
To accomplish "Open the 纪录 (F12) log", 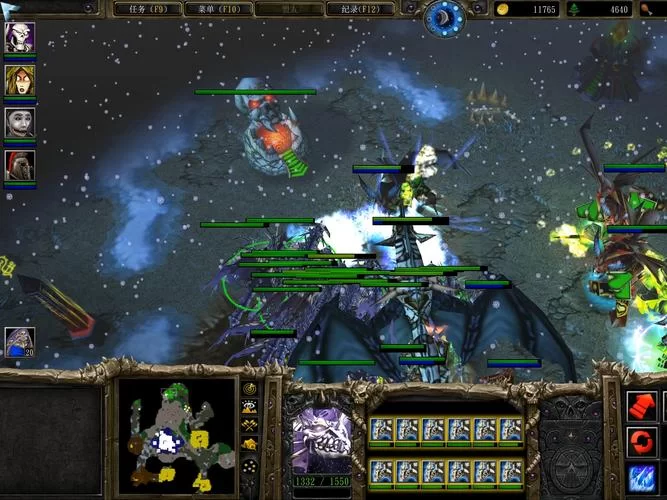I will (358, 9).
